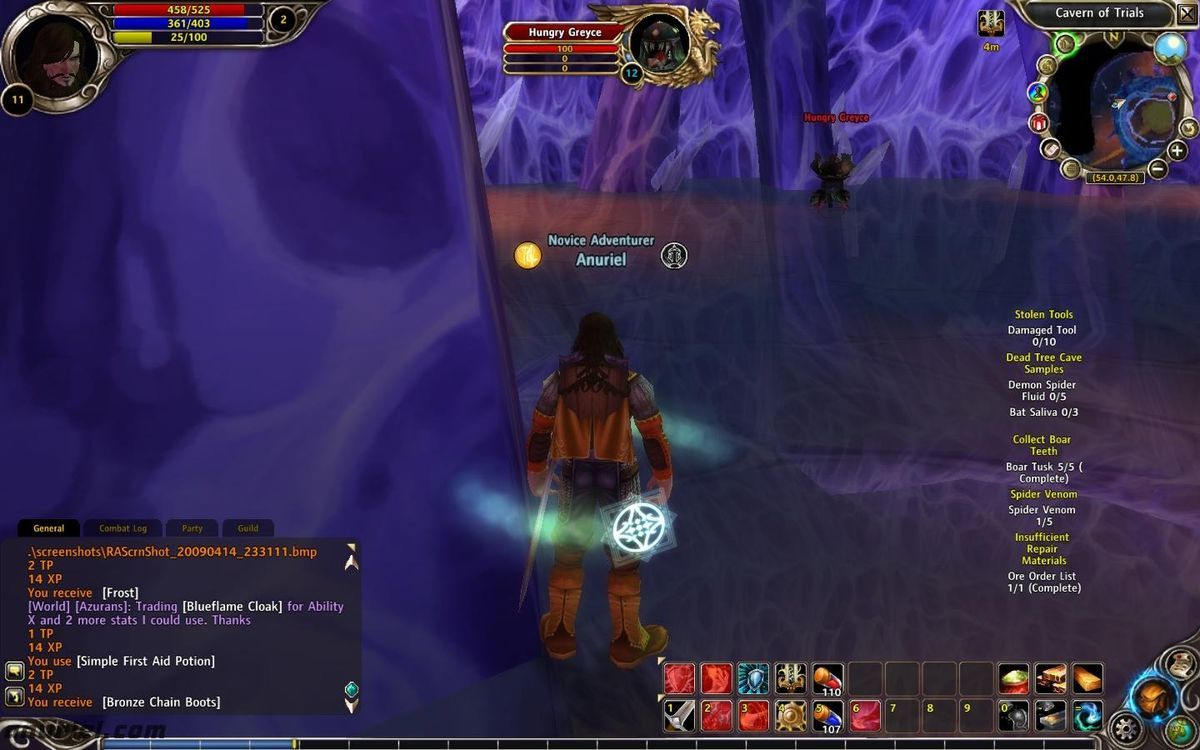Use the red potion stack of 110
1200x750 pixels.
(827, 679)
